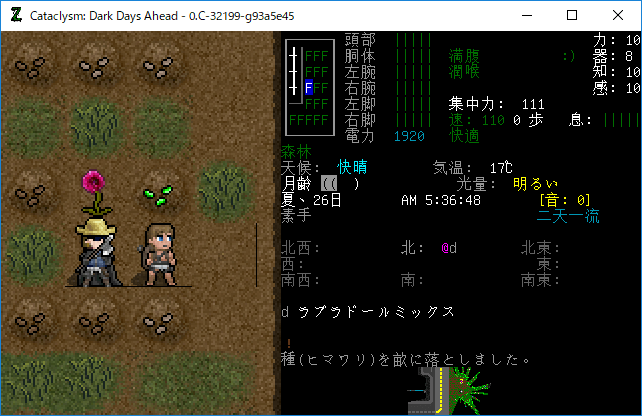Image resolution: width=642 pixels, height=416 pixels.
Task: Maximize the game window
Action: [572, 15]
